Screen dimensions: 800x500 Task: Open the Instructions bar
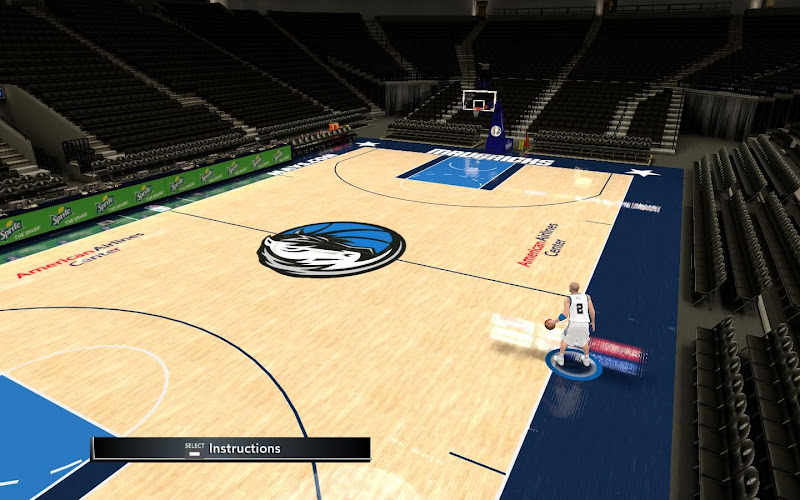click(232, 449)
